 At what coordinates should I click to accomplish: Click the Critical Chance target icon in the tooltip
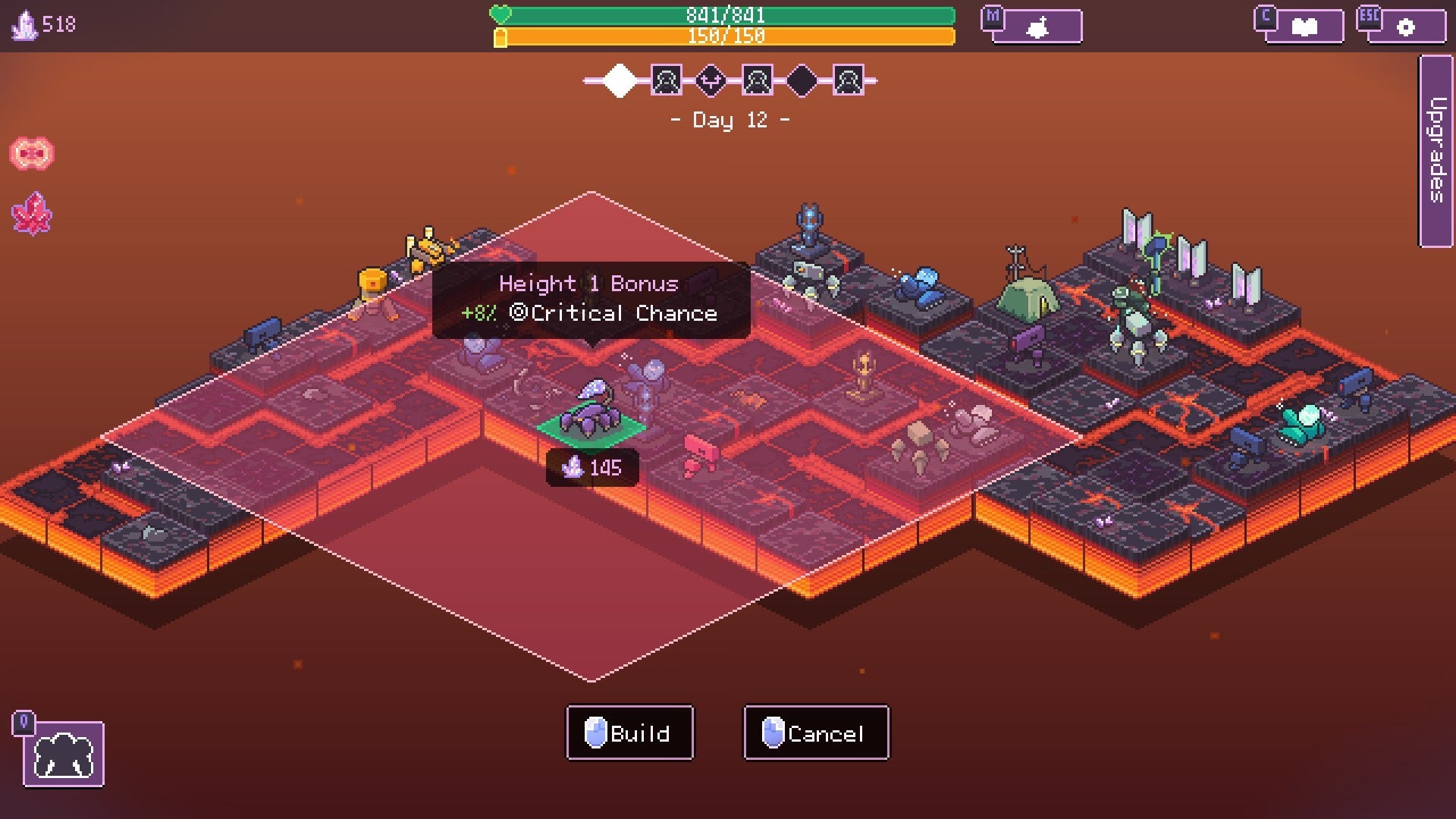pyautogui.click(x=522, y=312)
